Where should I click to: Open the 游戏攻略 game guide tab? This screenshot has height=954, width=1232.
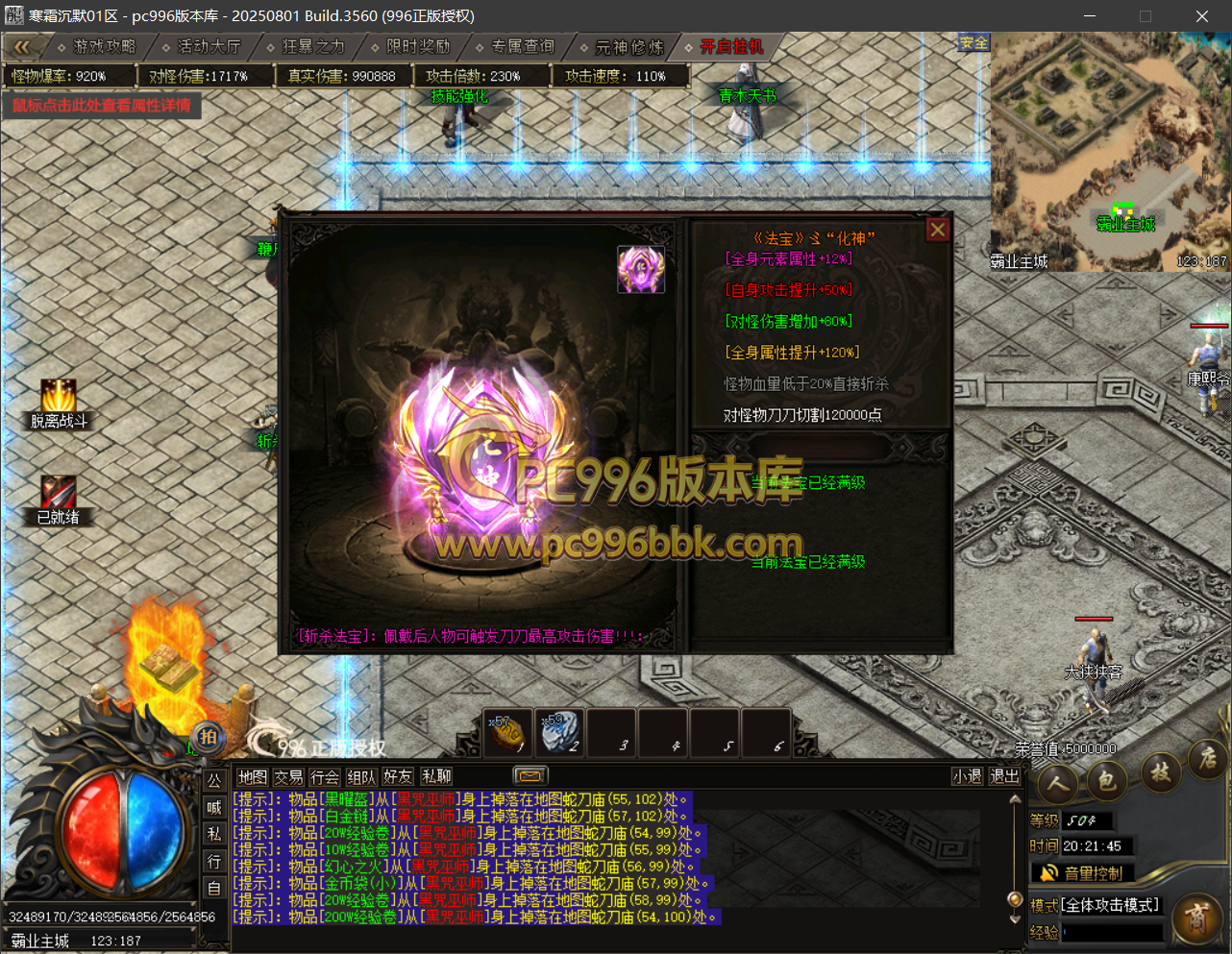click(104, 46)
